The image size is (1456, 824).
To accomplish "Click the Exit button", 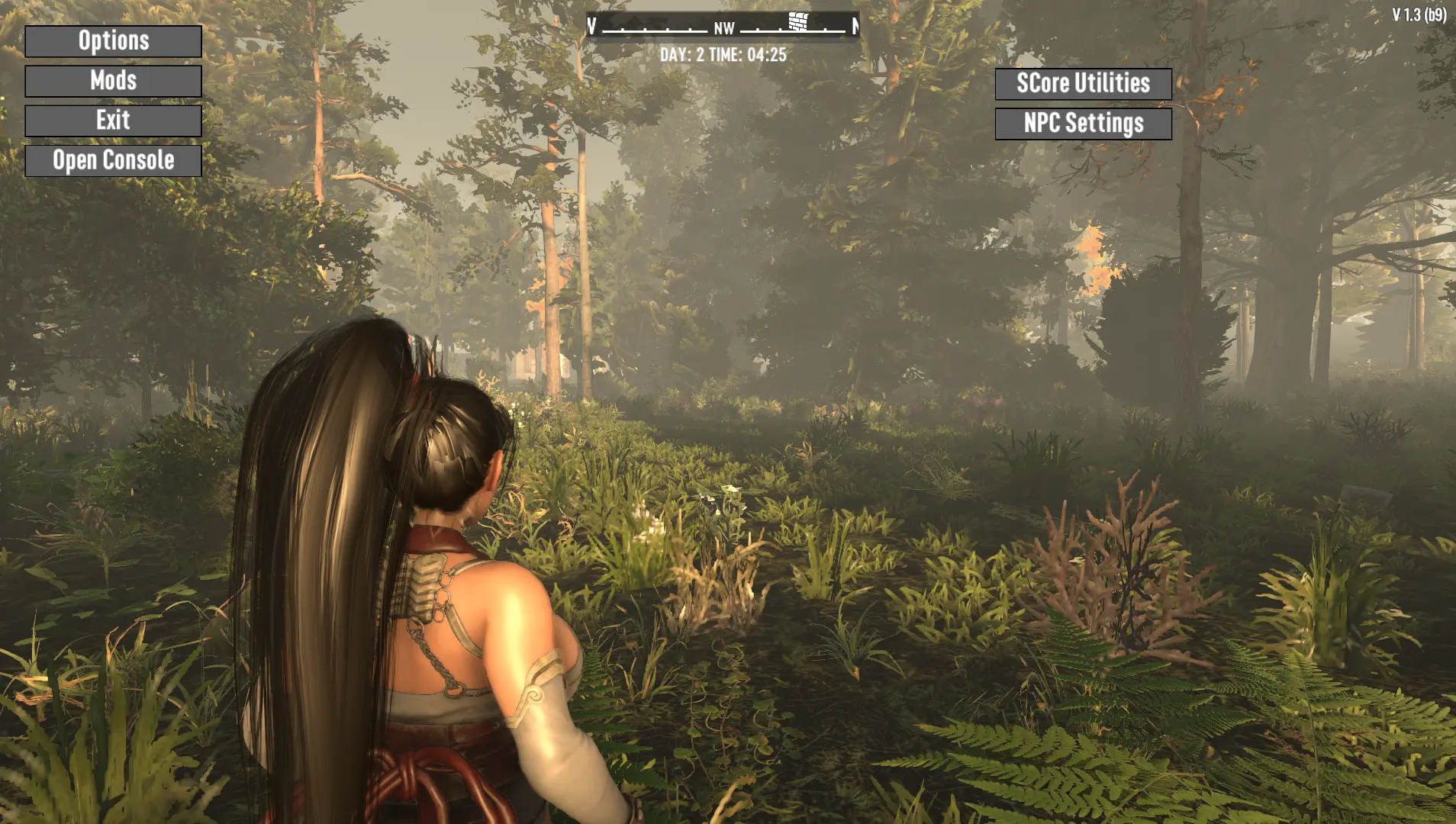I will [x=113, y=121].
